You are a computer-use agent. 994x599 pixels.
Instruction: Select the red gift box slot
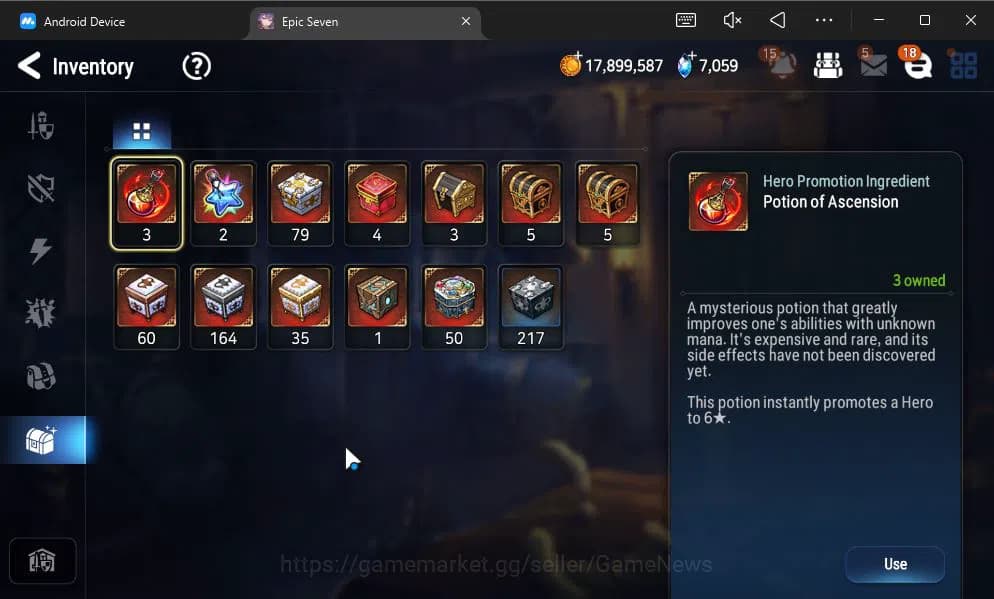point(377,203)
